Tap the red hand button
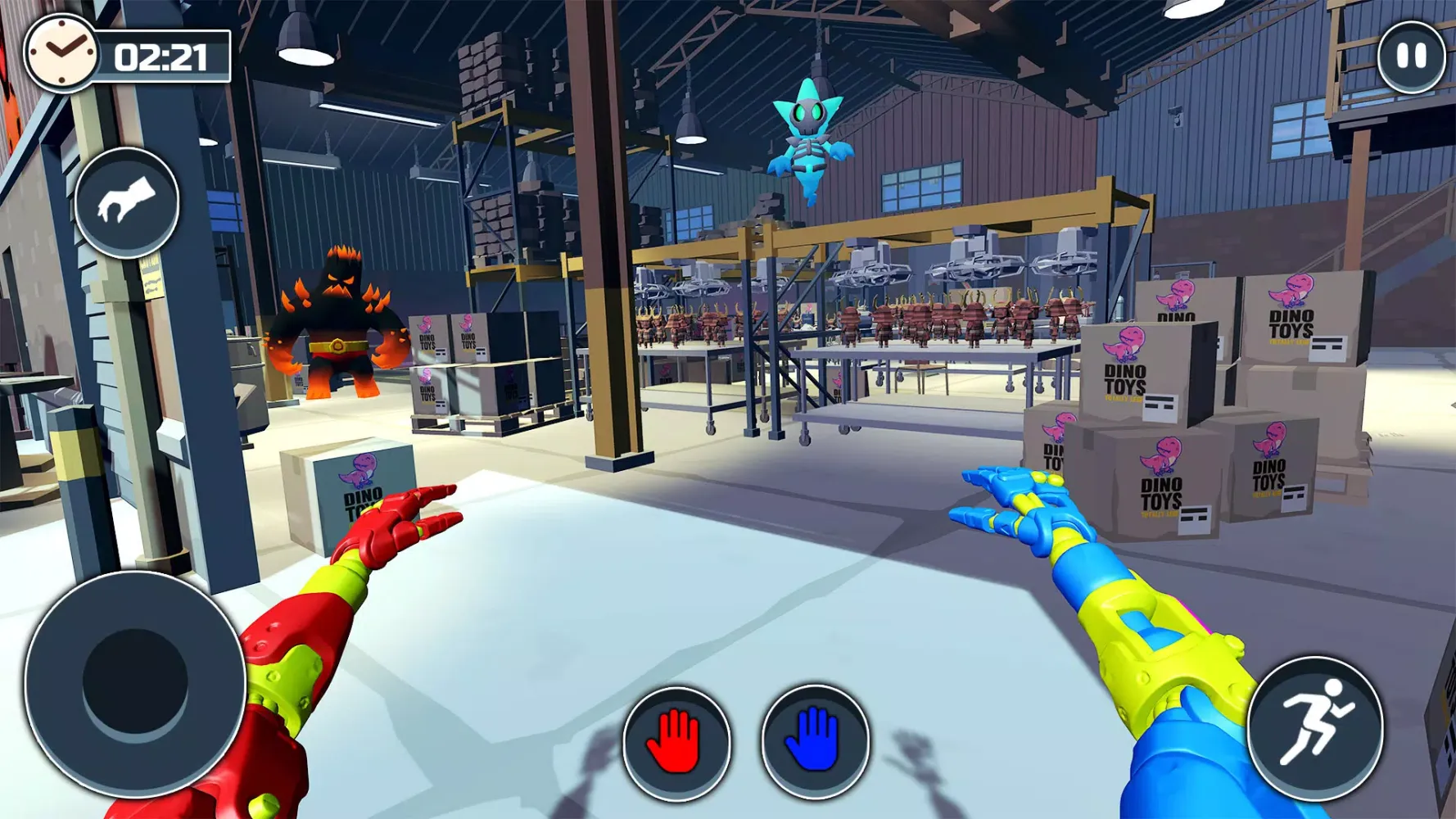The height and width of the screenshot is (819, 1456). pos(676,743)
